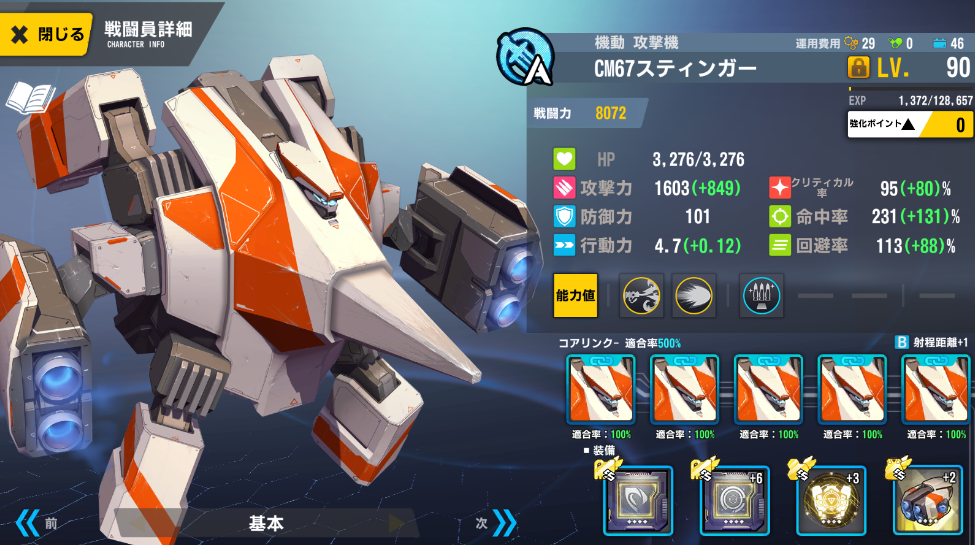Open the book archive icon
The width and height of the screenshot is (975, 545).
pyautogui.click(x=30, y=99)
